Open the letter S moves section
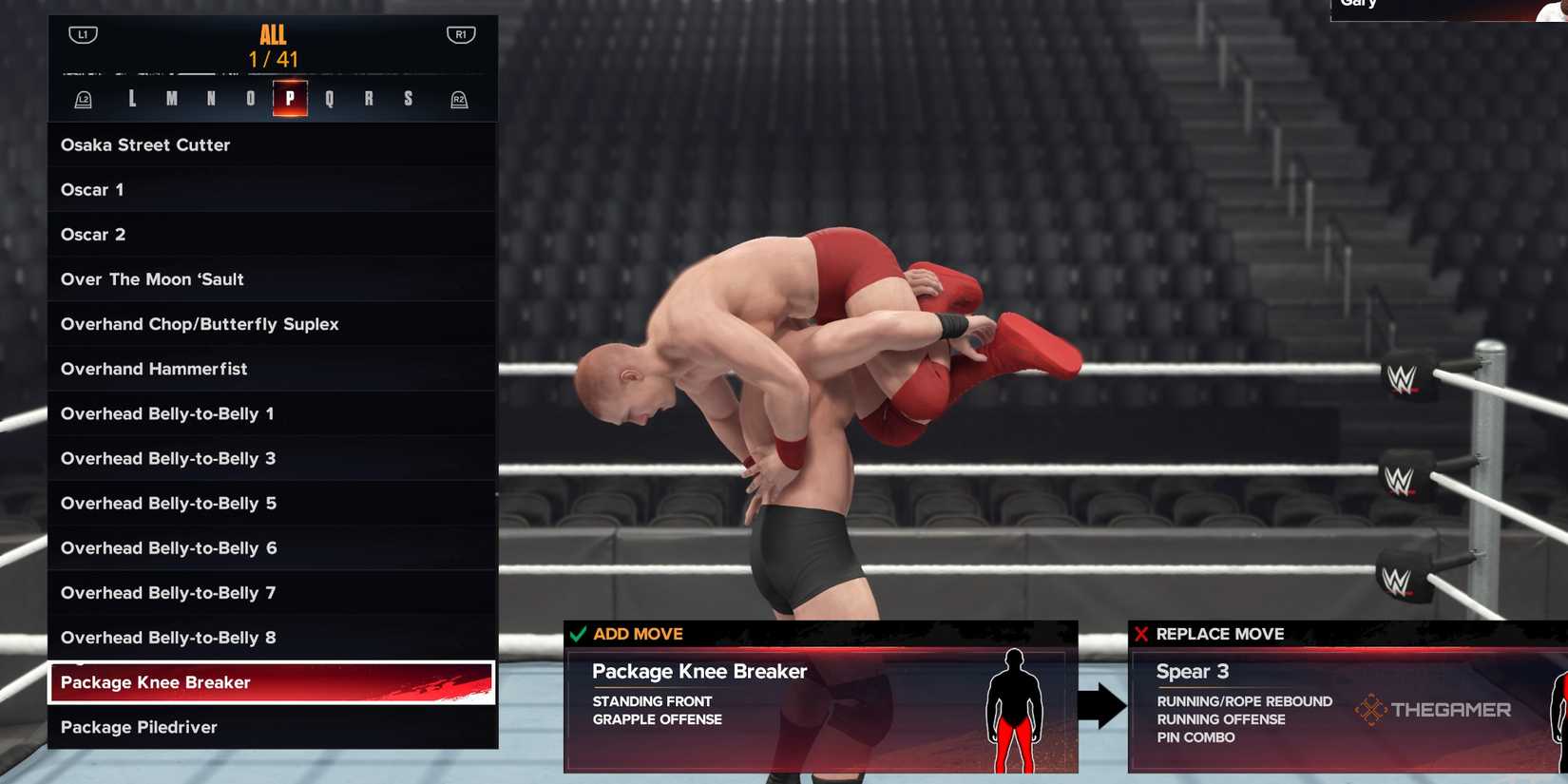Image resolution: width=1568 pixels, height=784 pixels. [x=407, y=98]
